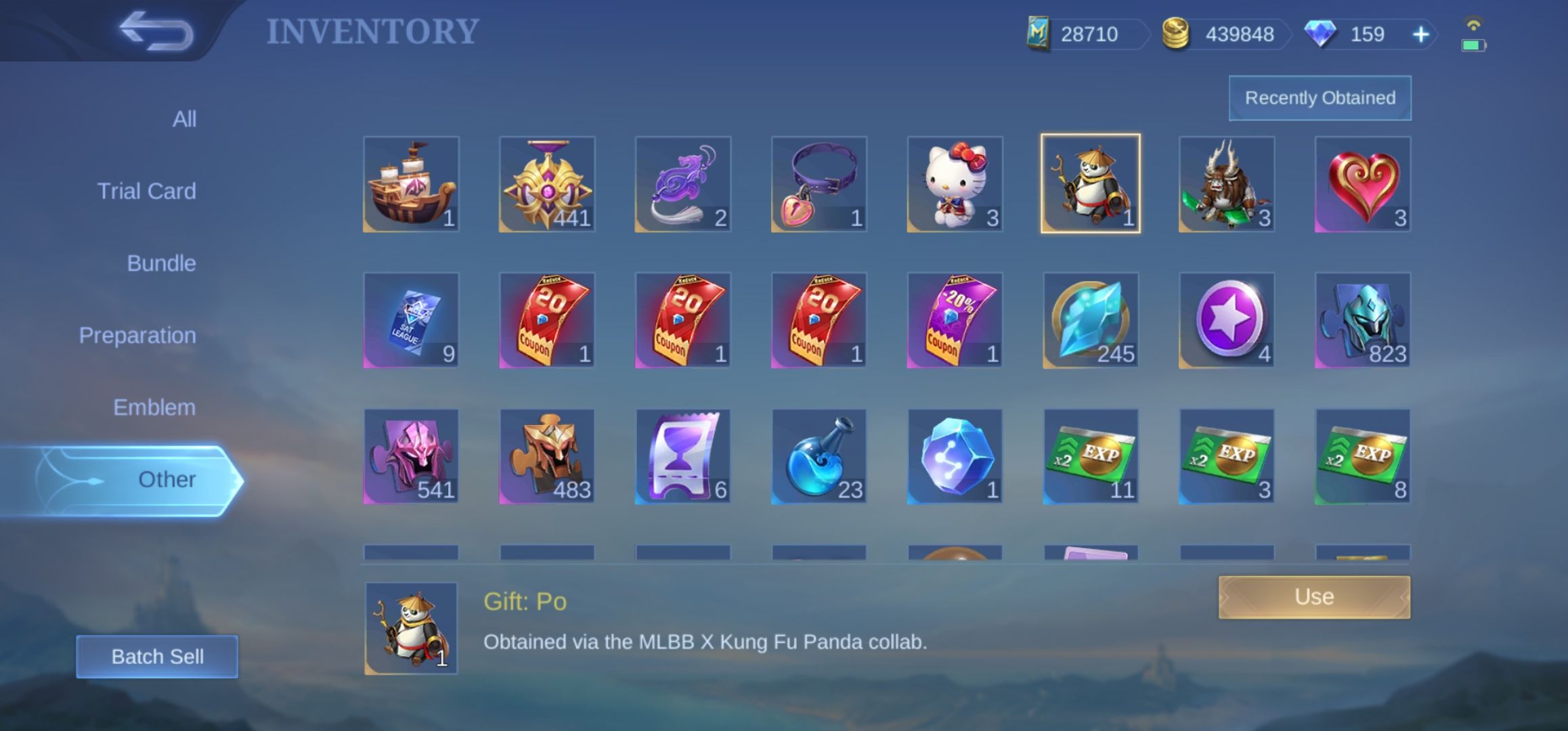
Task: Select the purple hourglass ticket item
Action: [x=682, y=456]
